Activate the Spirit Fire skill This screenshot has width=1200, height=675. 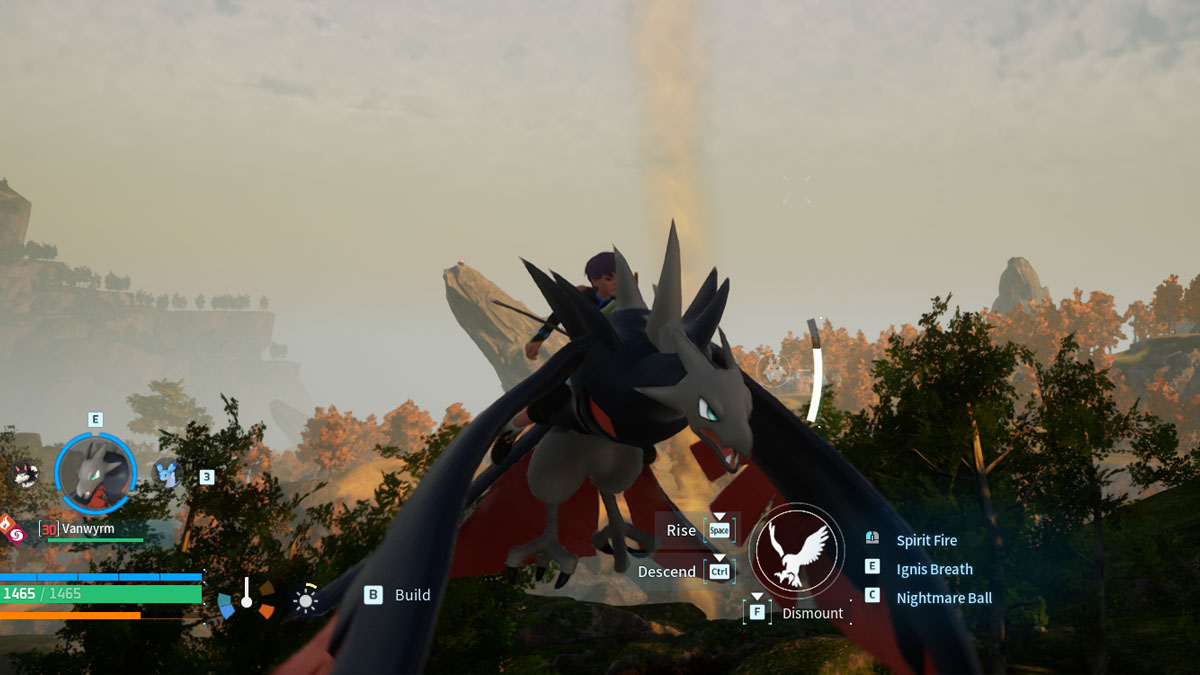coord(926,540)
